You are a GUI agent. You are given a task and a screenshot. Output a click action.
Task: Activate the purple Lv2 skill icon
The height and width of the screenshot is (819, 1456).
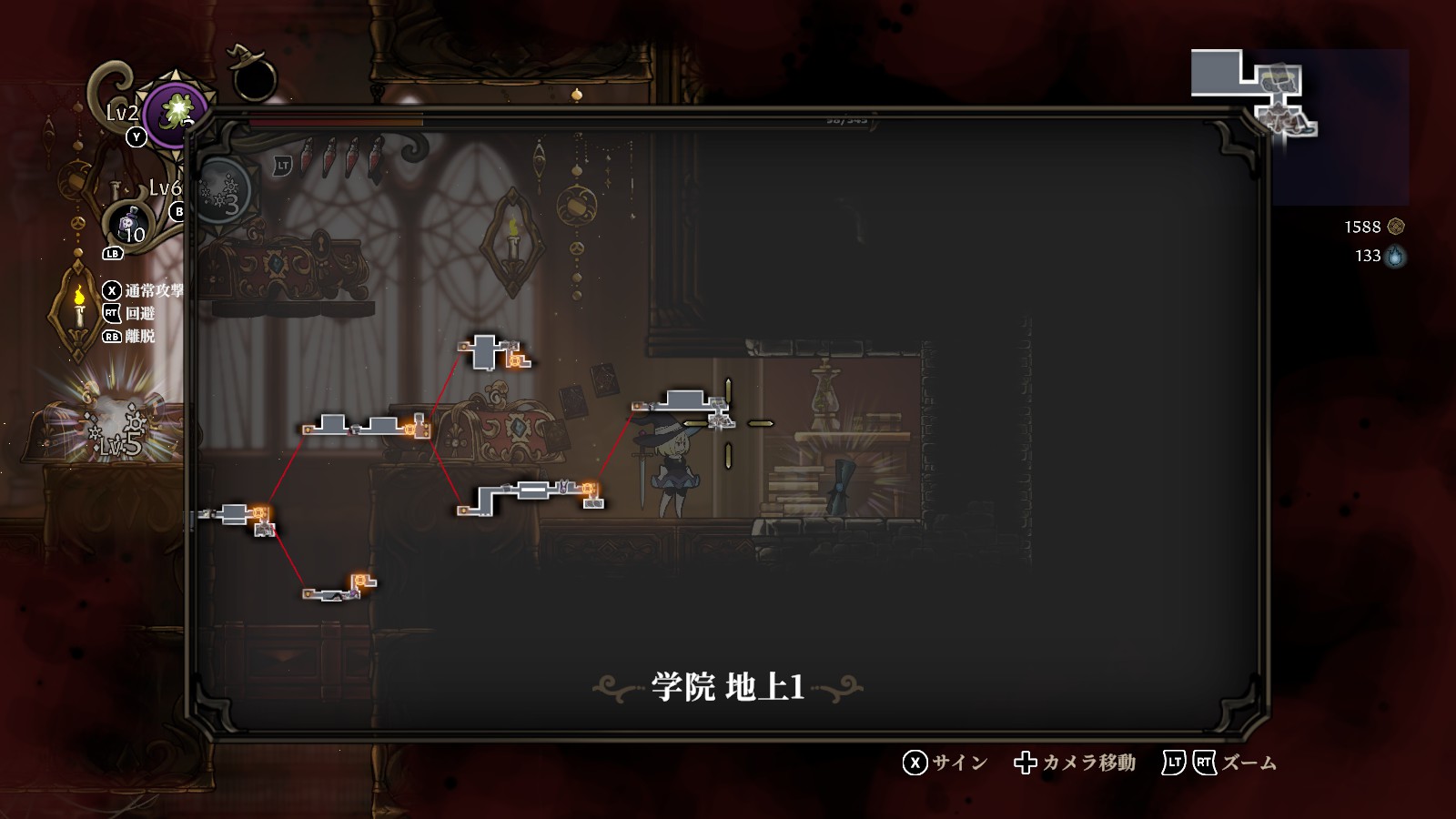176,115
